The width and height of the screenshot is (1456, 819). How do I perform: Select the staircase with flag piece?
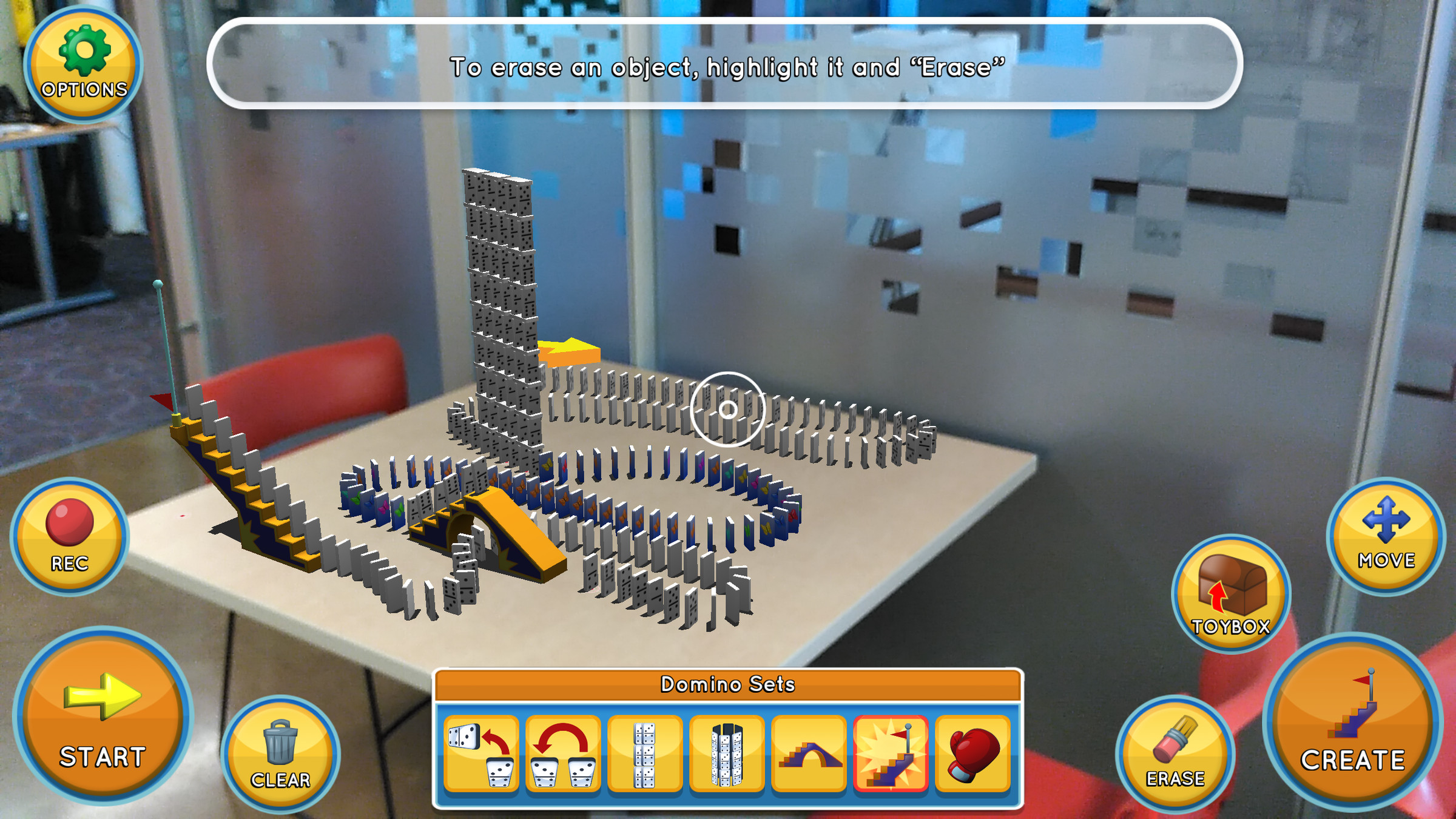pyautogui.click(x=891, y=754)
